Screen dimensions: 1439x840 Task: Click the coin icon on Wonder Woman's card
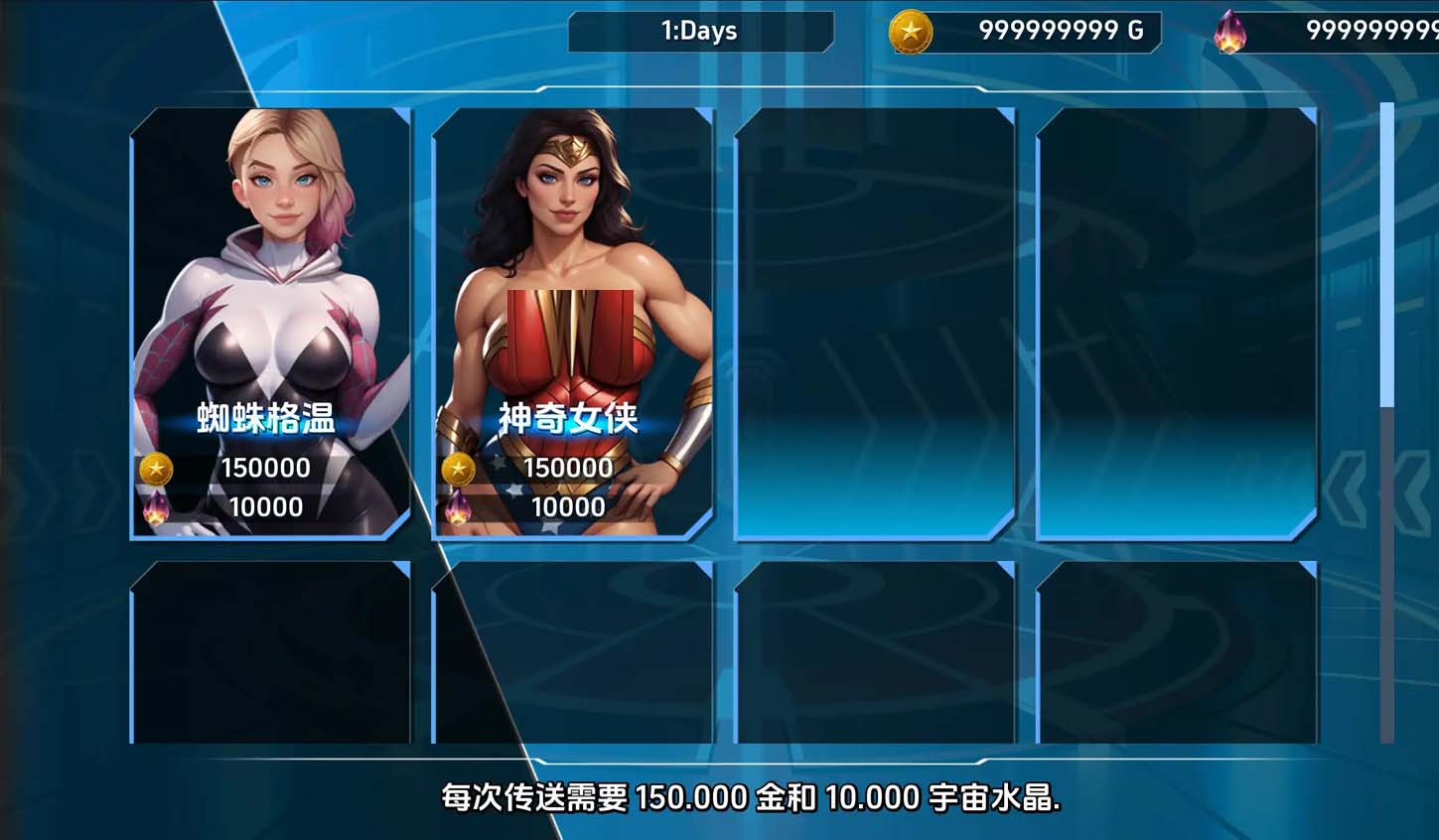(x=460, y=468)
